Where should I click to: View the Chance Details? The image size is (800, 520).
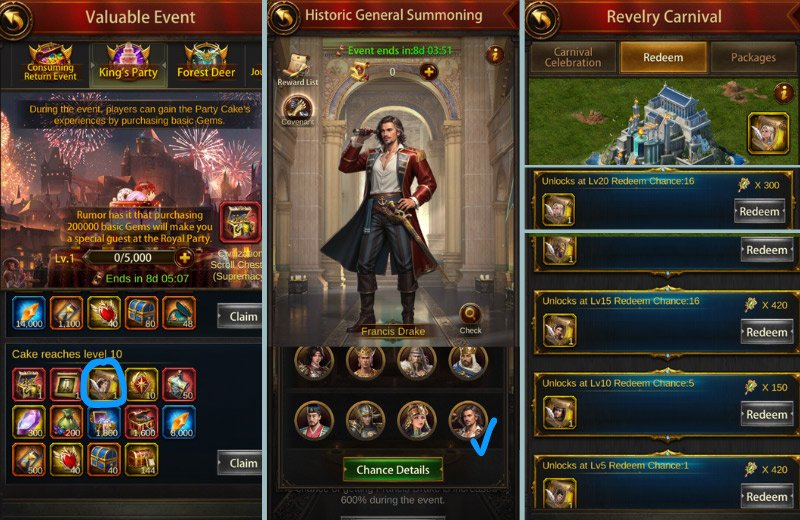pyautogui.click(x=392, y=470)
